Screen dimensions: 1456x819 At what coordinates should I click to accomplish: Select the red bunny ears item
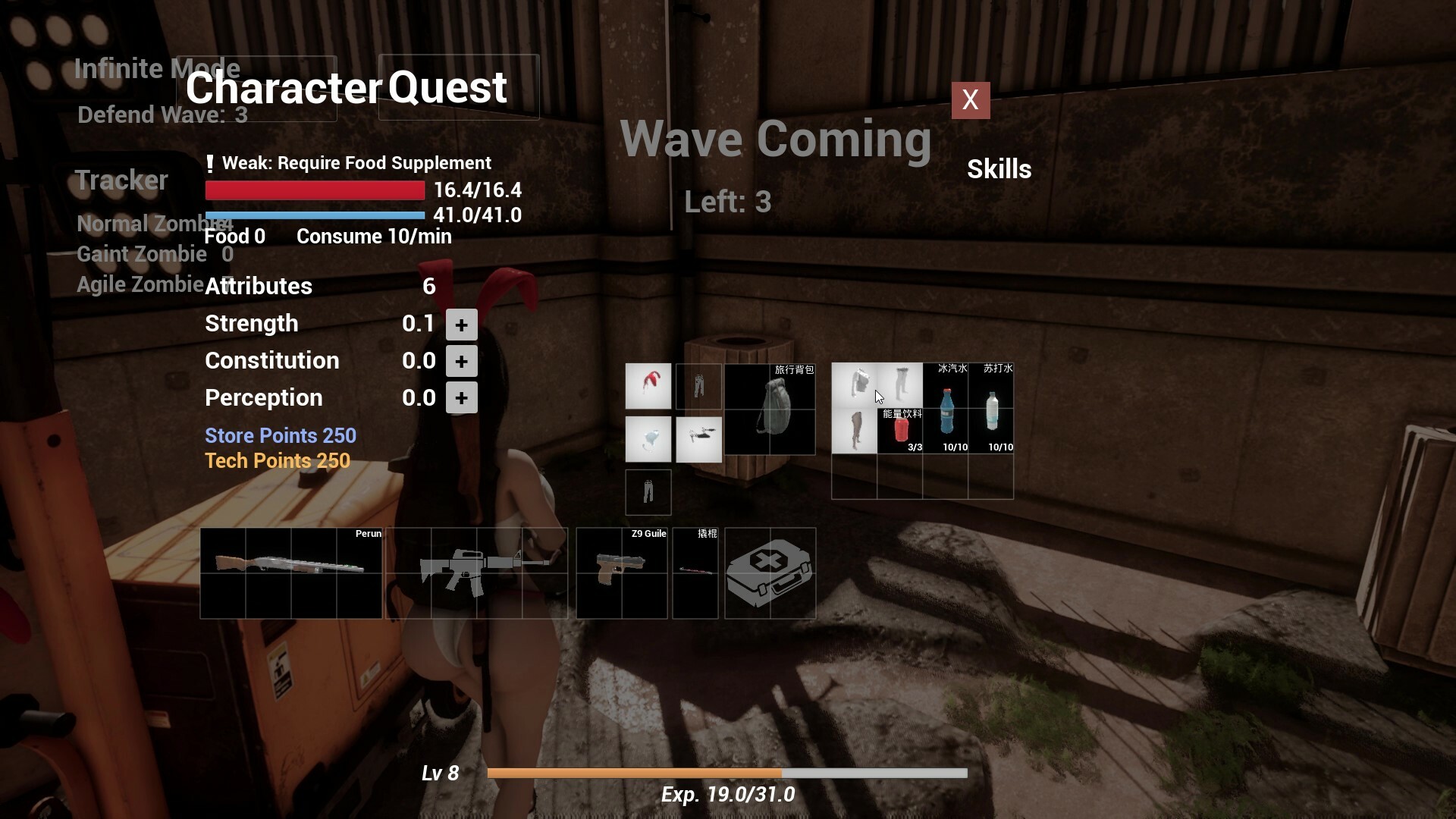point(648,386)
